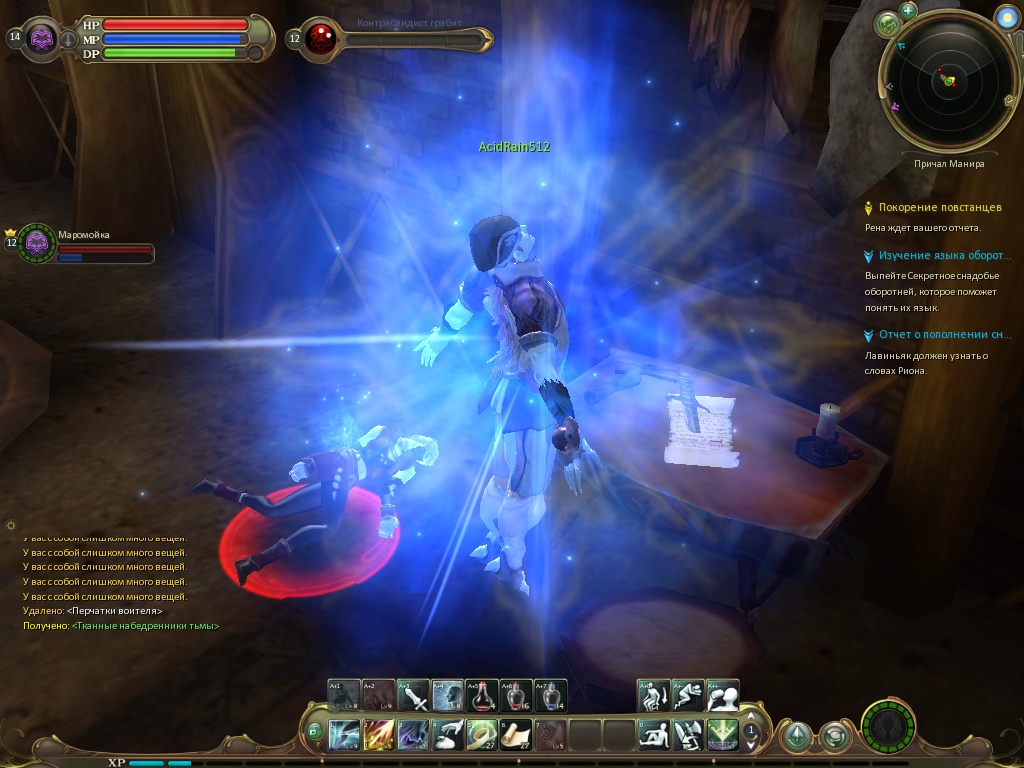Use the scroll item on the hotbar

pos(516,735)
